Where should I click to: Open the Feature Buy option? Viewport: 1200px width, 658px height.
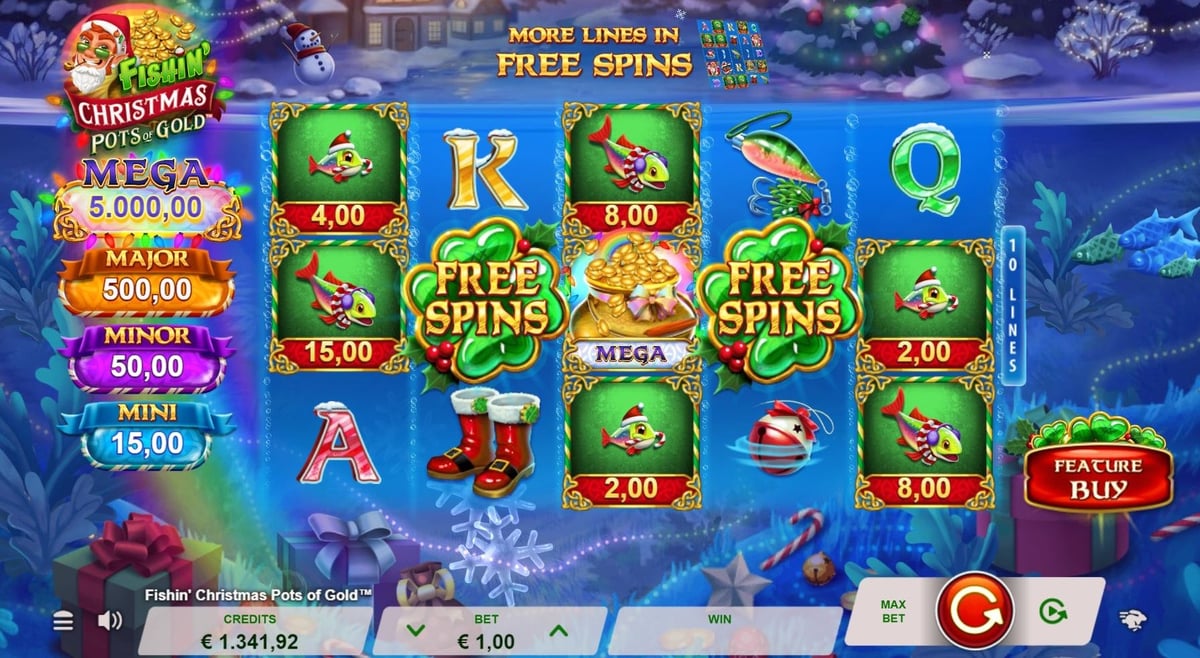click(1098, 478)
